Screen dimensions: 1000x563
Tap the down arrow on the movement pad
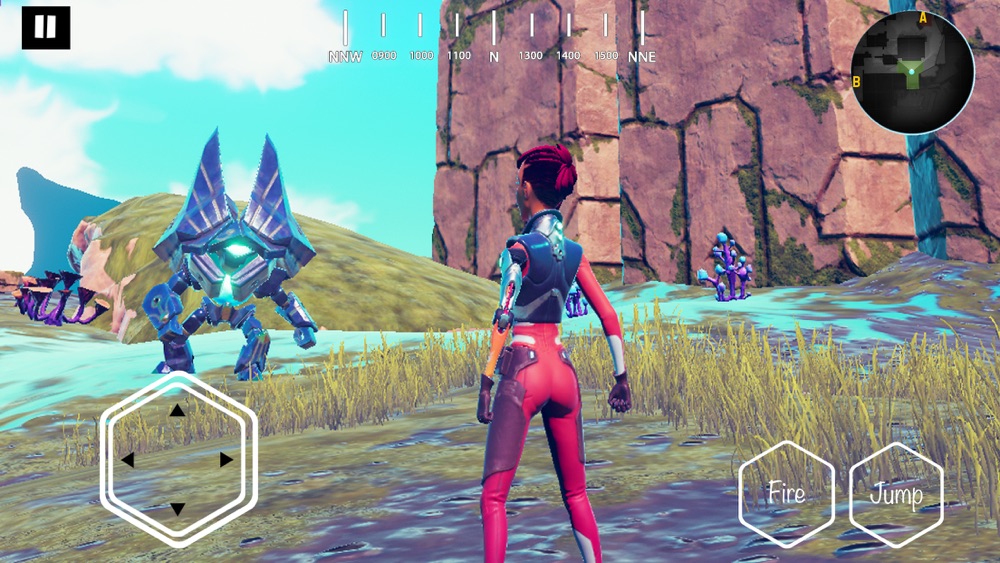[177, 509]
